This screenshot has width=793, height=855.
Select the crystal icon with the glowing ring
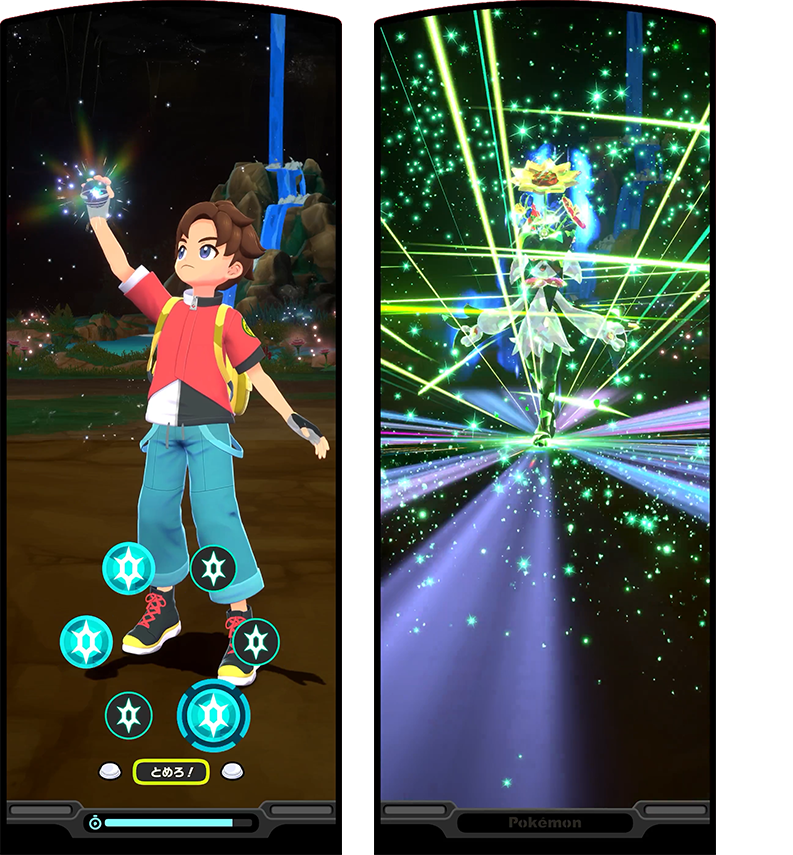click(x=213, y=714)
